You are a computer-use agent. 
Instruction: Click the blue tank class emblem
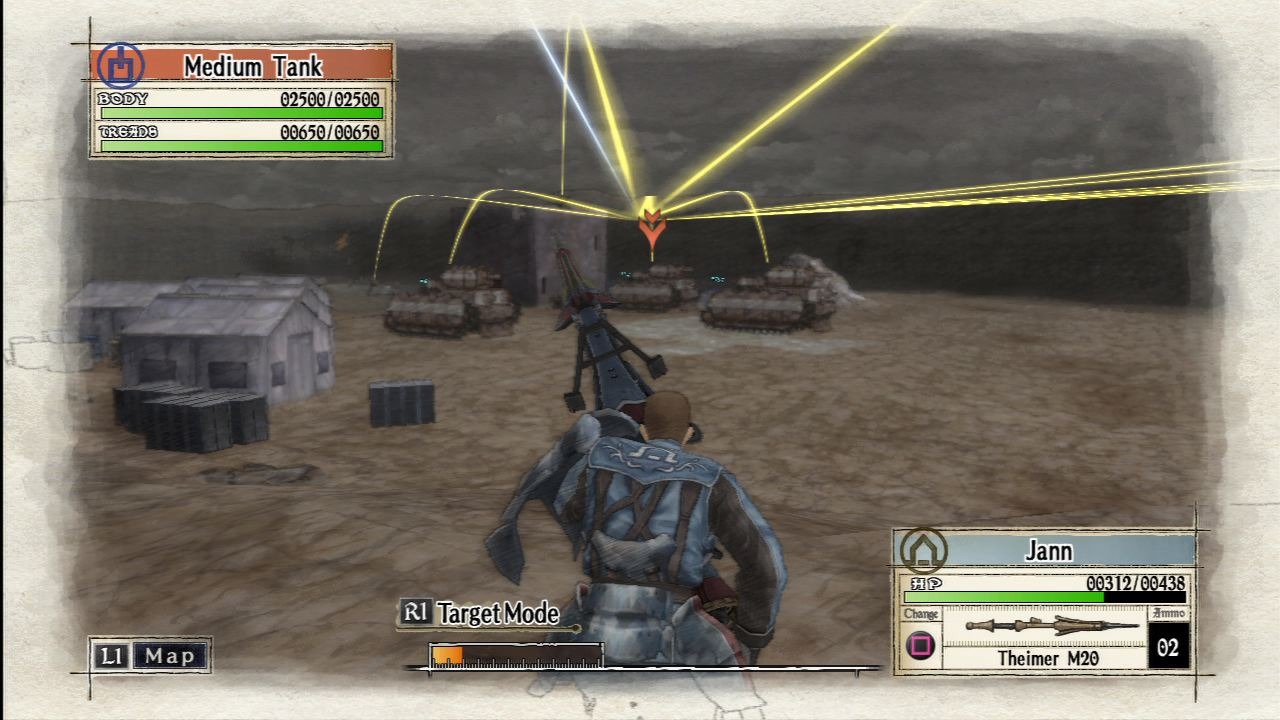click(x=121, y=66)
